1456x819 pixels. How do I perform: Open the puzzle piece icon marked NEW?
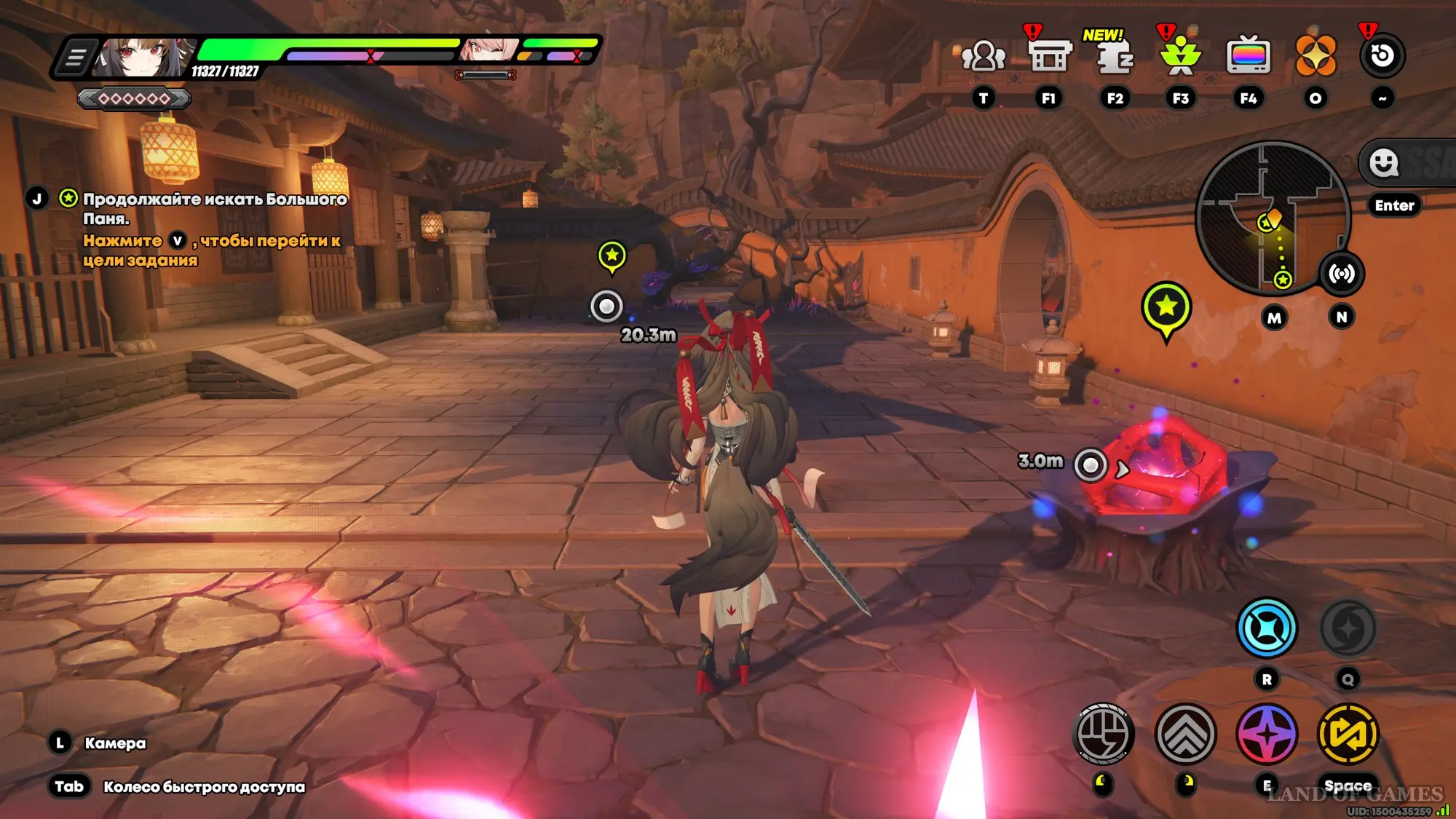point(1115,55)
